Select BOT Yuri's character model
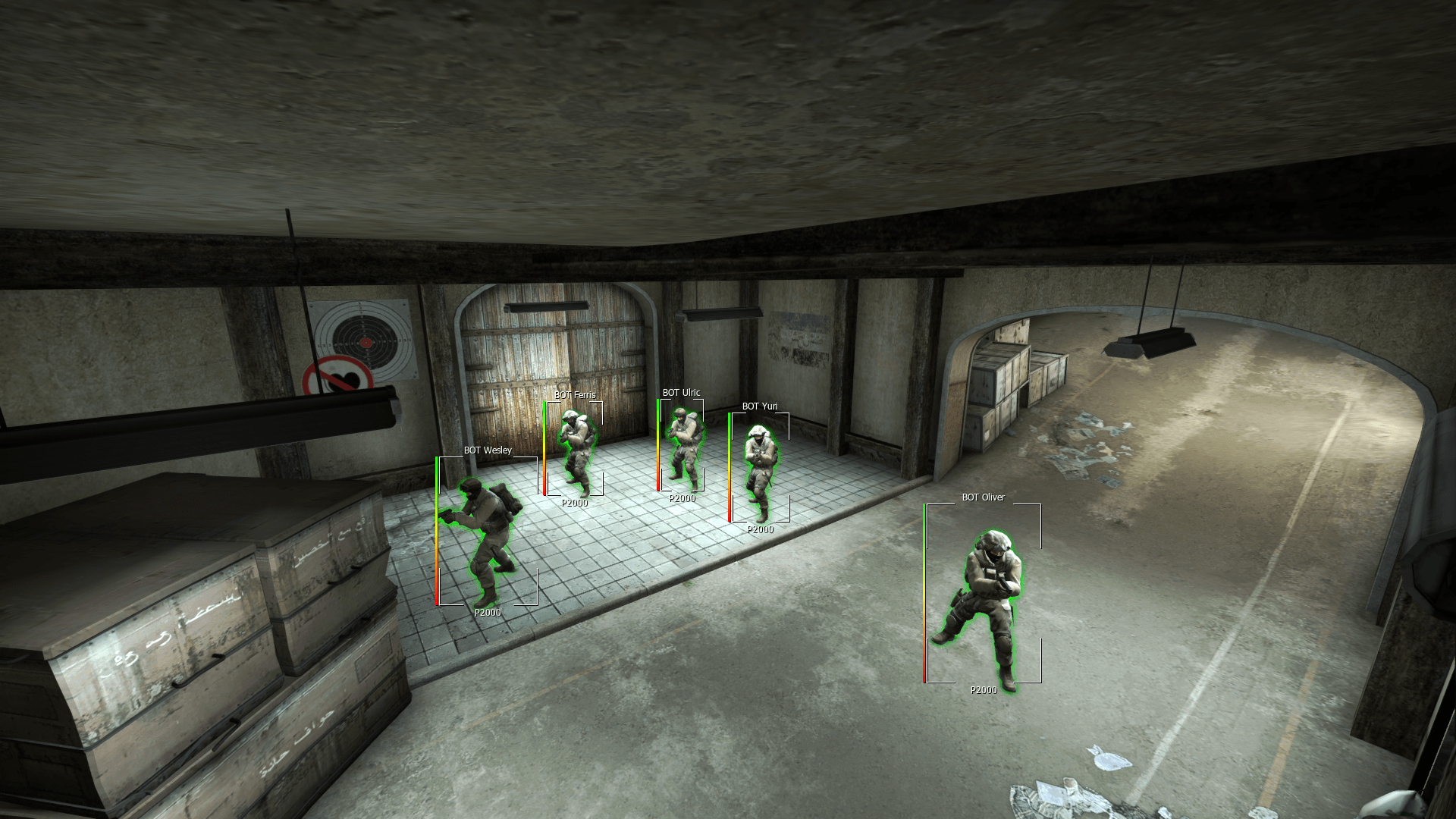Image resolution: width=1456 pixels, height=819 pixels. (x=758, y=466)
